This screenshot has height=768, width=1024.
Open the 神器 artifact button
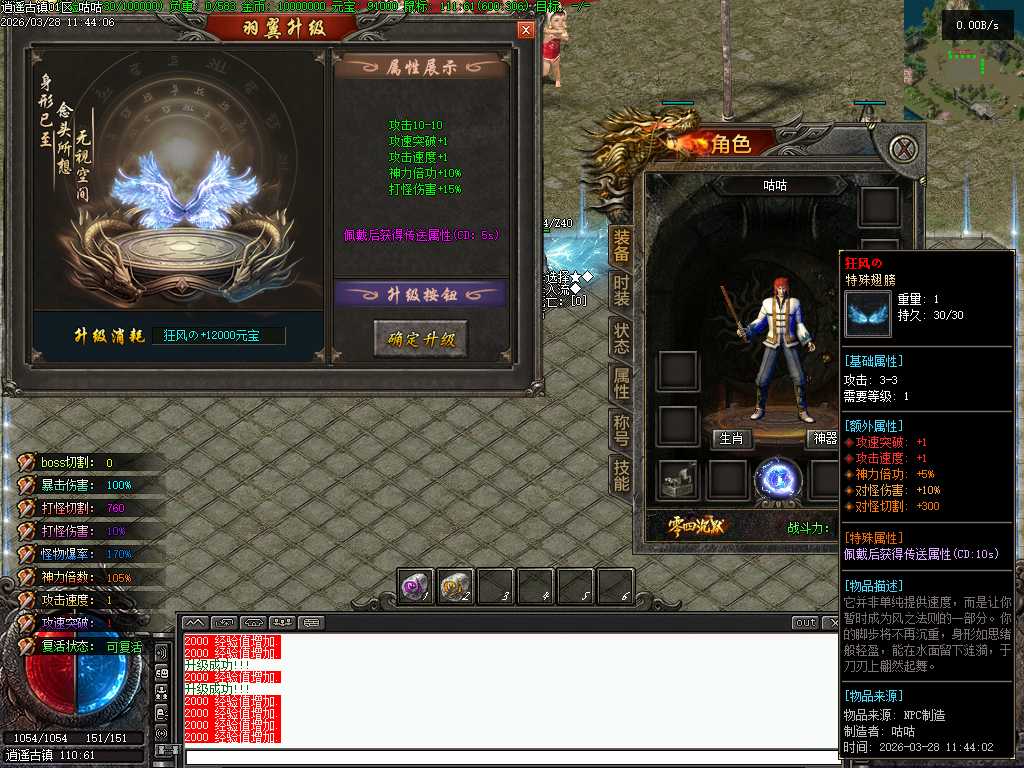(824, 438)
